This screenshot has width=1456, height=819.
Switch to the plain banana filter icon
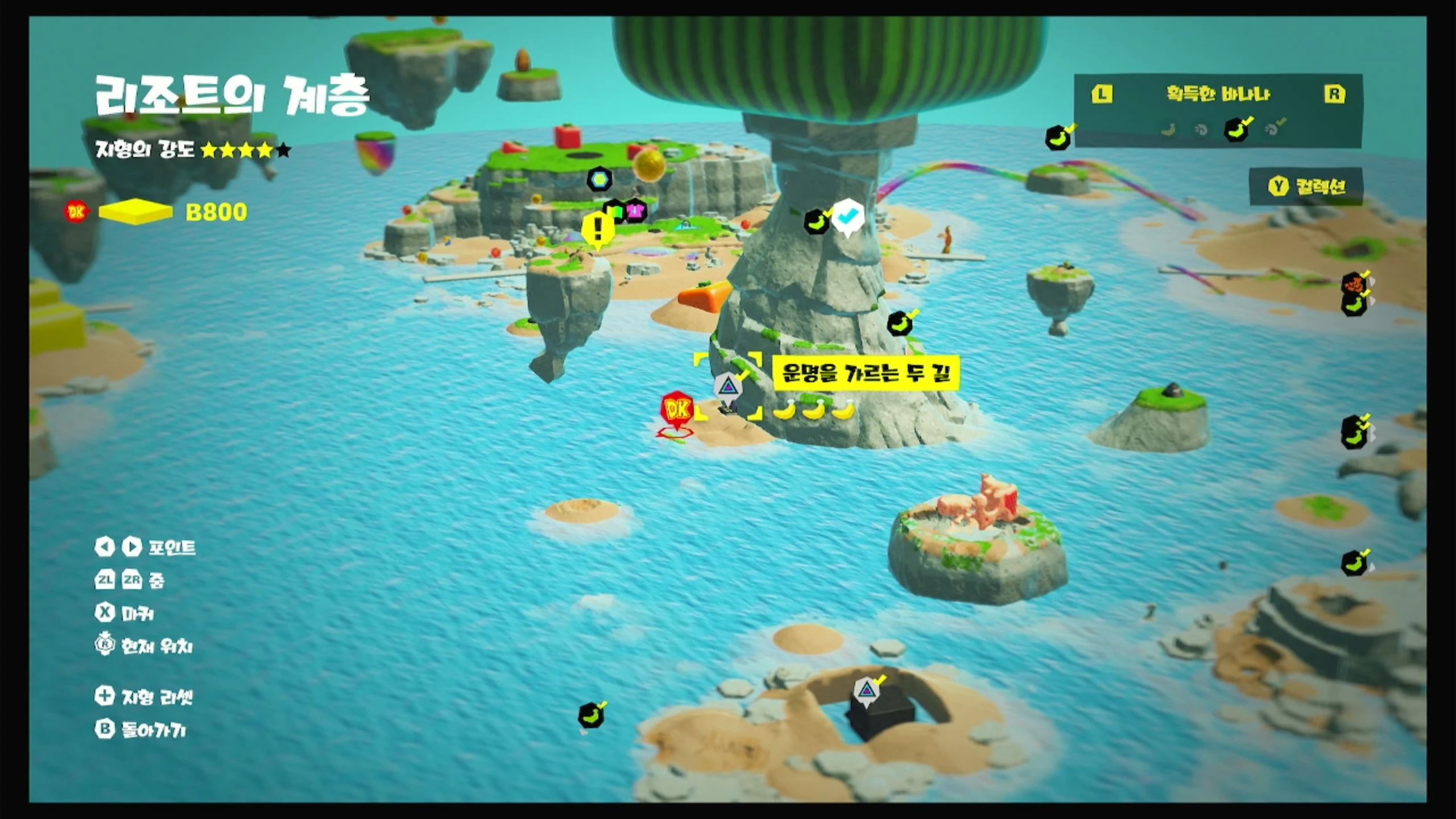click(1168, 130)
